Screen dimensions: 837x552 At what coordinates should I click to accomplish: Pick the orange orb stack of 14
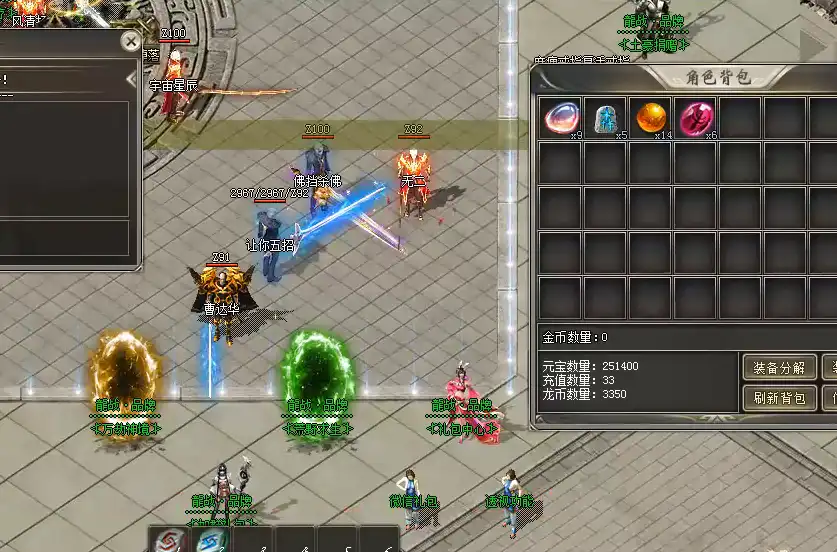coord(650,117)
